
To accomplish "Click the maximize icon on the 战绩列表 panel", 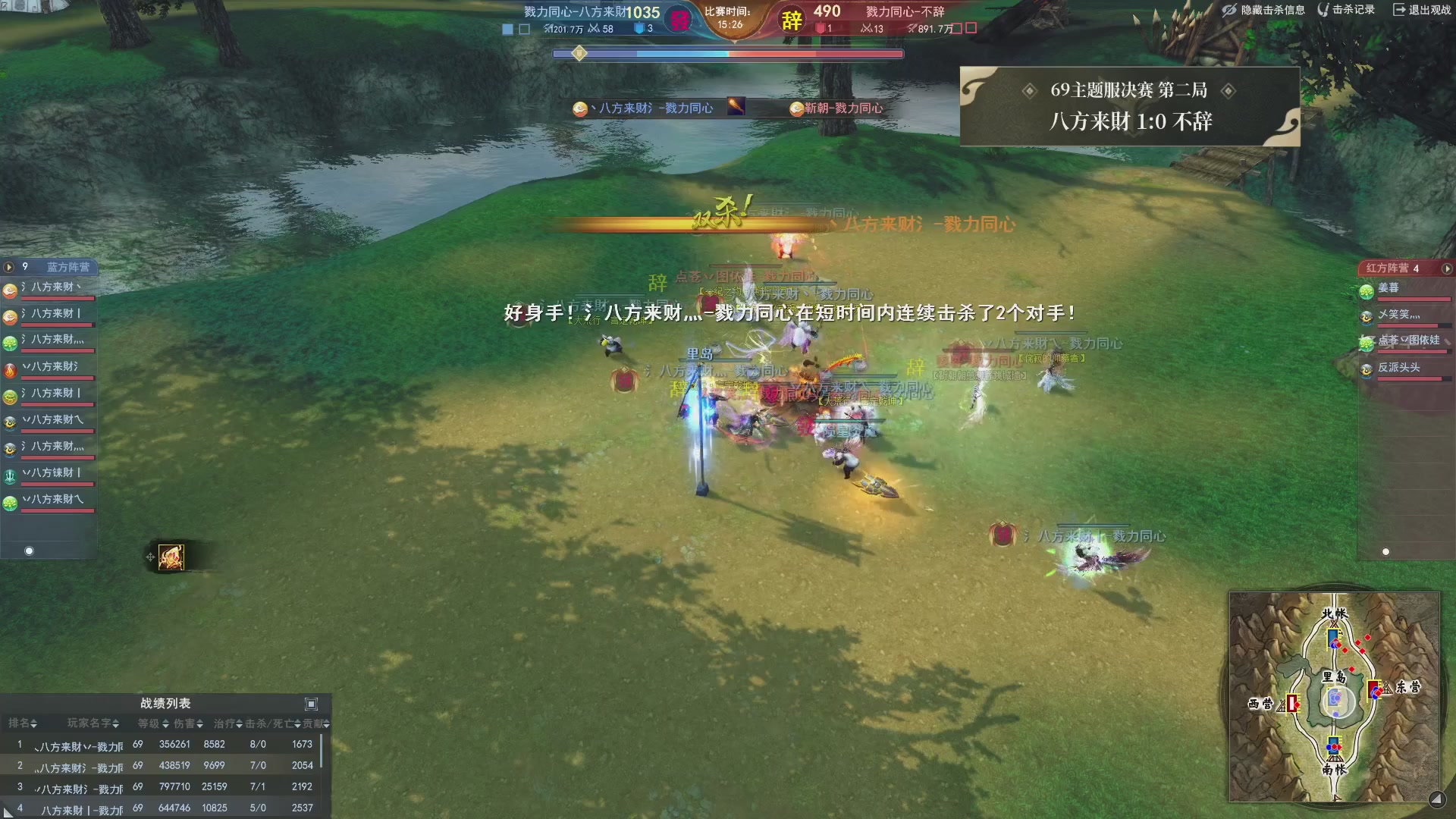I will (310, 704).
